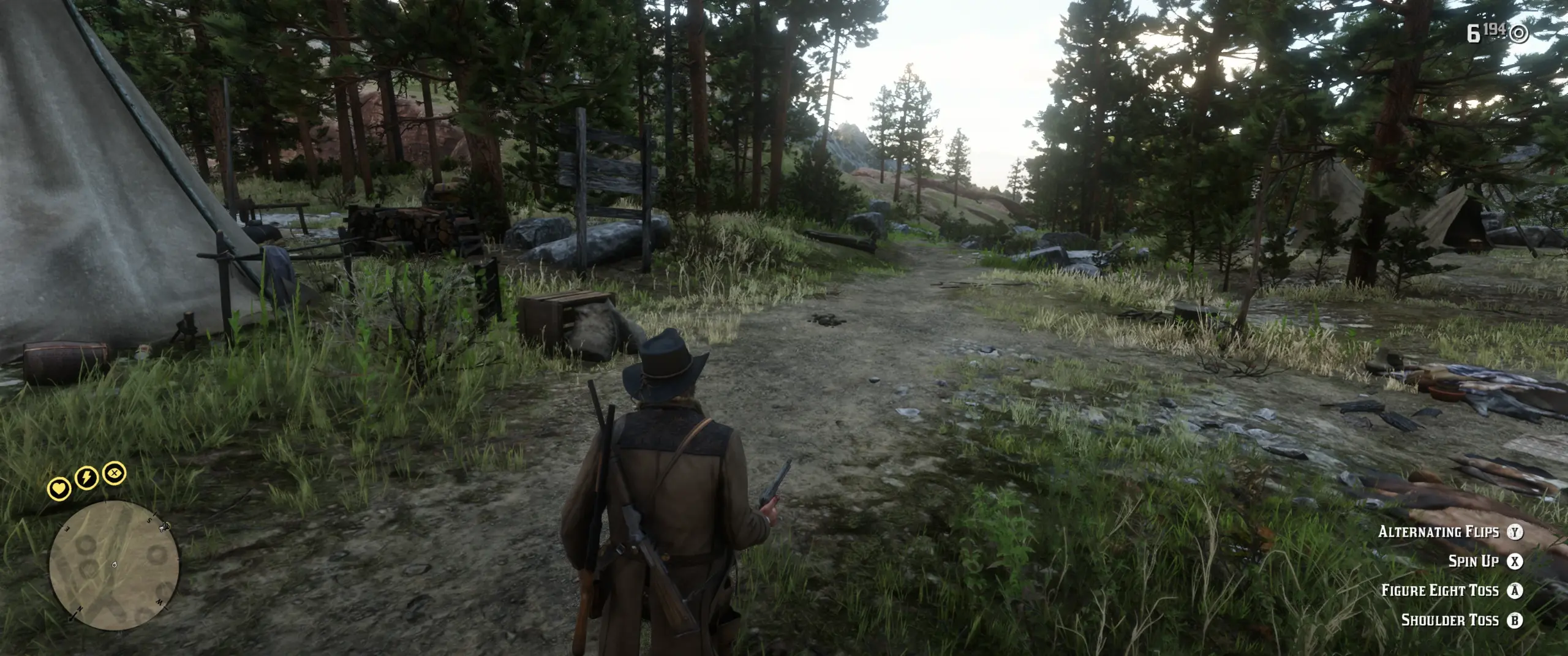Choose the Spin Up trick label
This screenshot has height=656, width=1568.
pos(1472,561)
